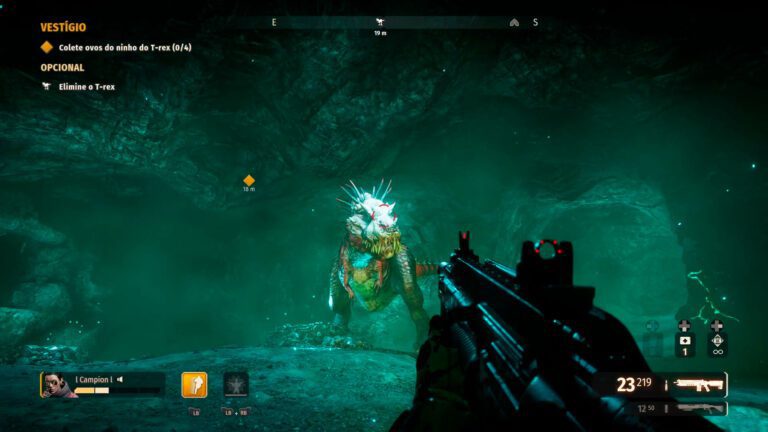Select the infinite-use equipment slot

point(716,338)
